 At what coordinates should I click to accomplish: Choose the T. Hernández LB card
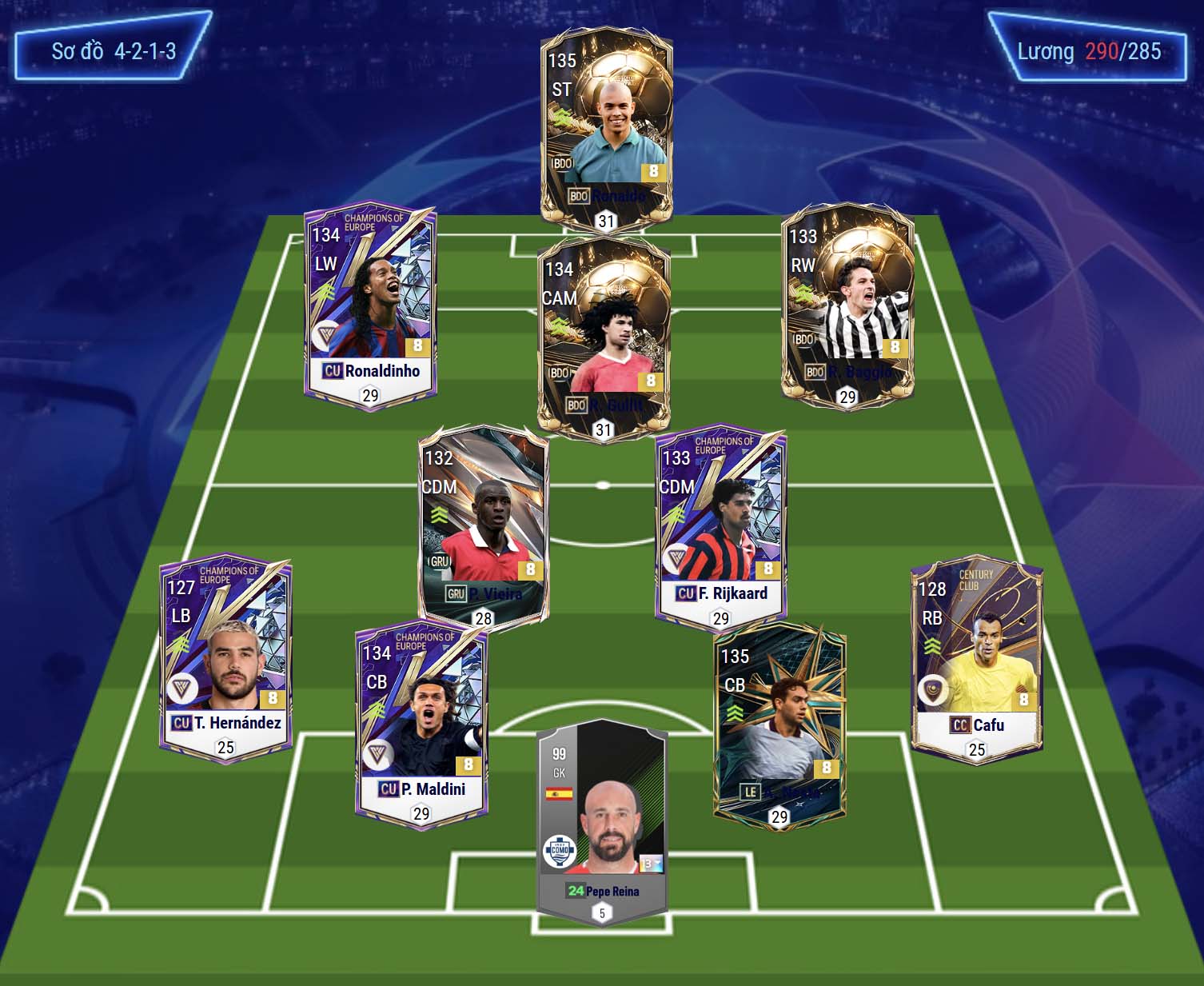point(225,660)
